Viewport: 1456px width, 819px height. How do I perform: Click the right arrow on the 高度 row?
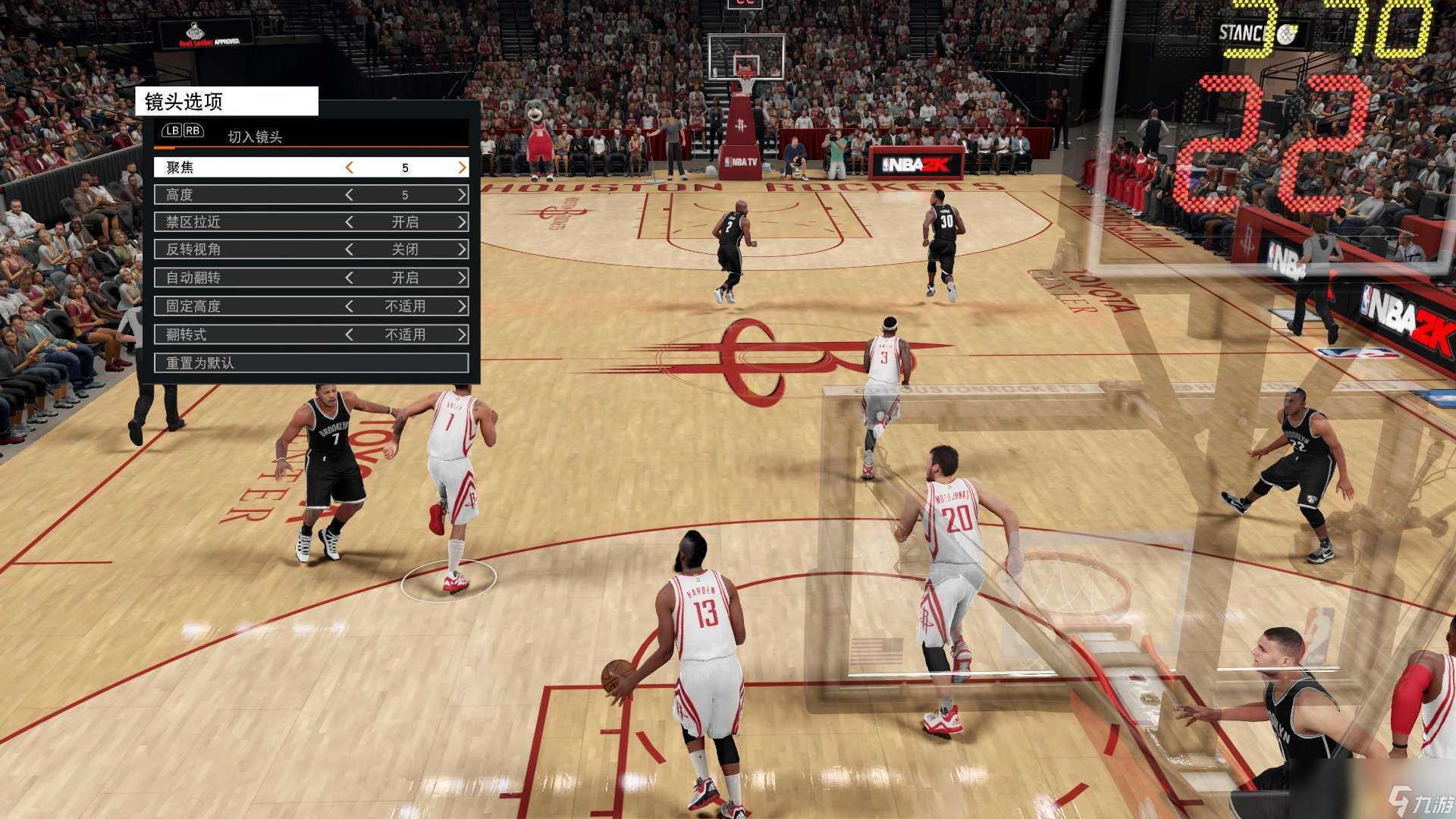461,194
